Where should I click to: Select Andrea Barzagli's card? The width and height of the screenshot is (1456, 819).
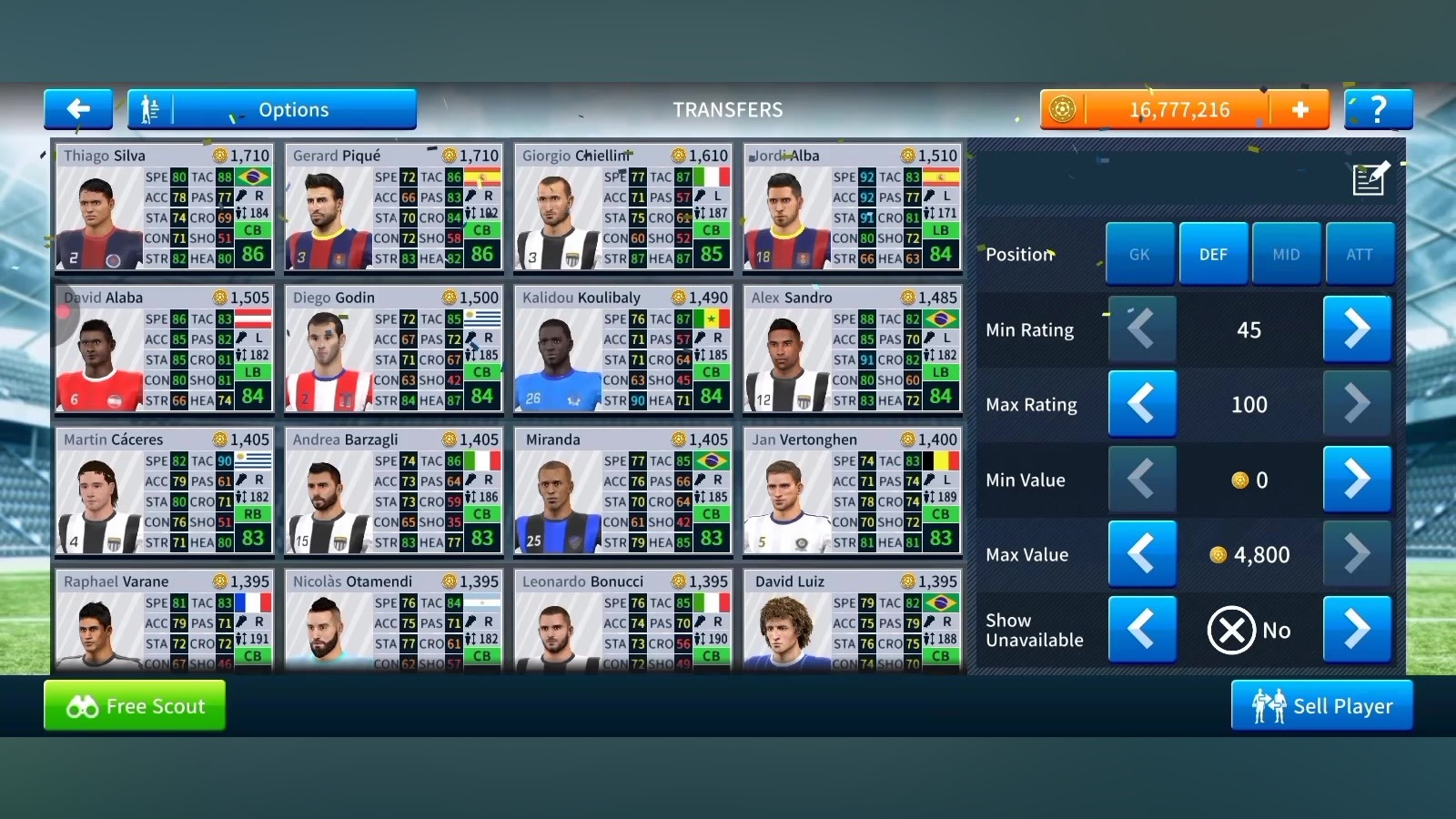(393, 490)
